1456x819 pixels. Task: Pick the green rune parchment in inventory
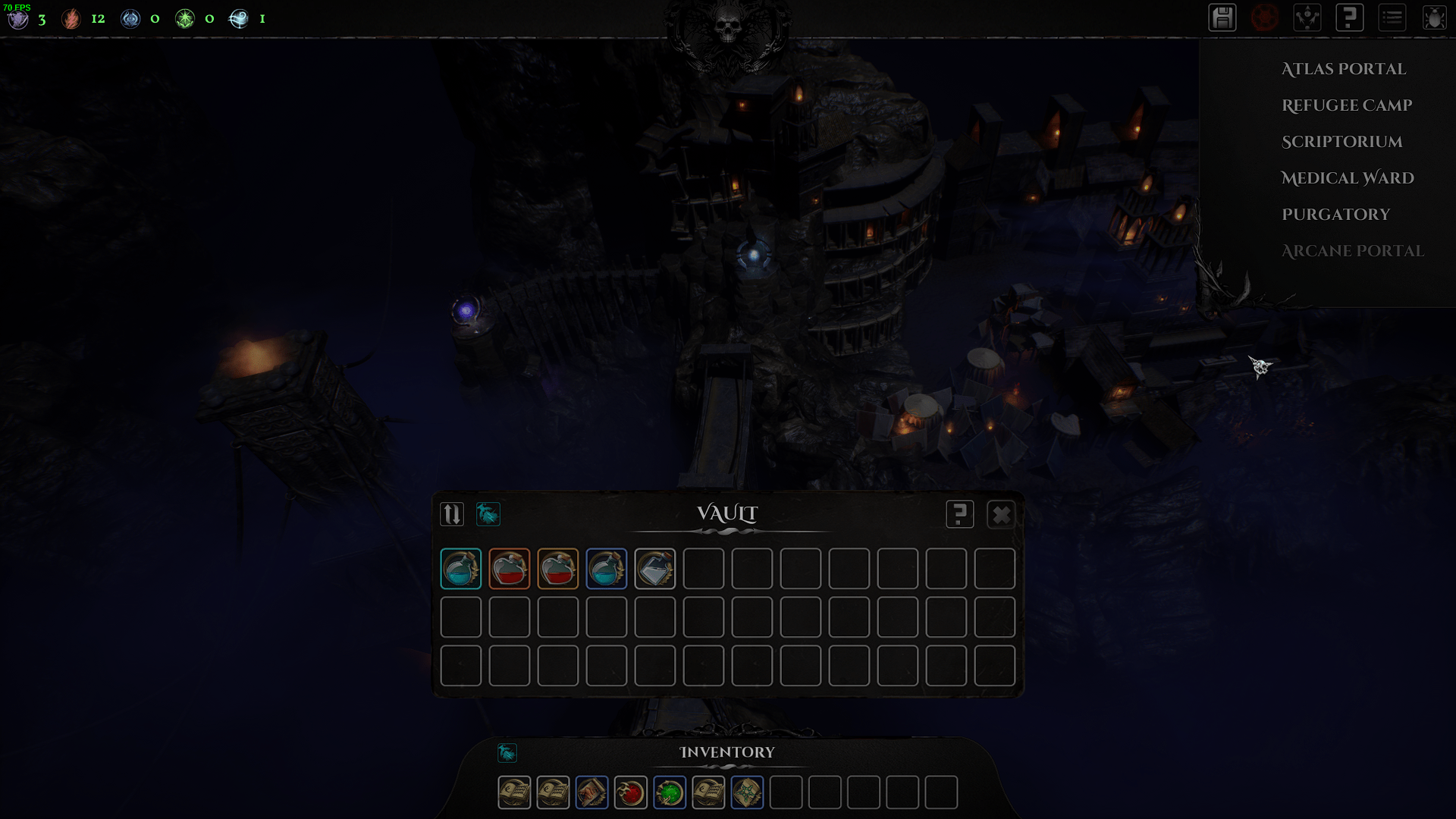(747, 793)
